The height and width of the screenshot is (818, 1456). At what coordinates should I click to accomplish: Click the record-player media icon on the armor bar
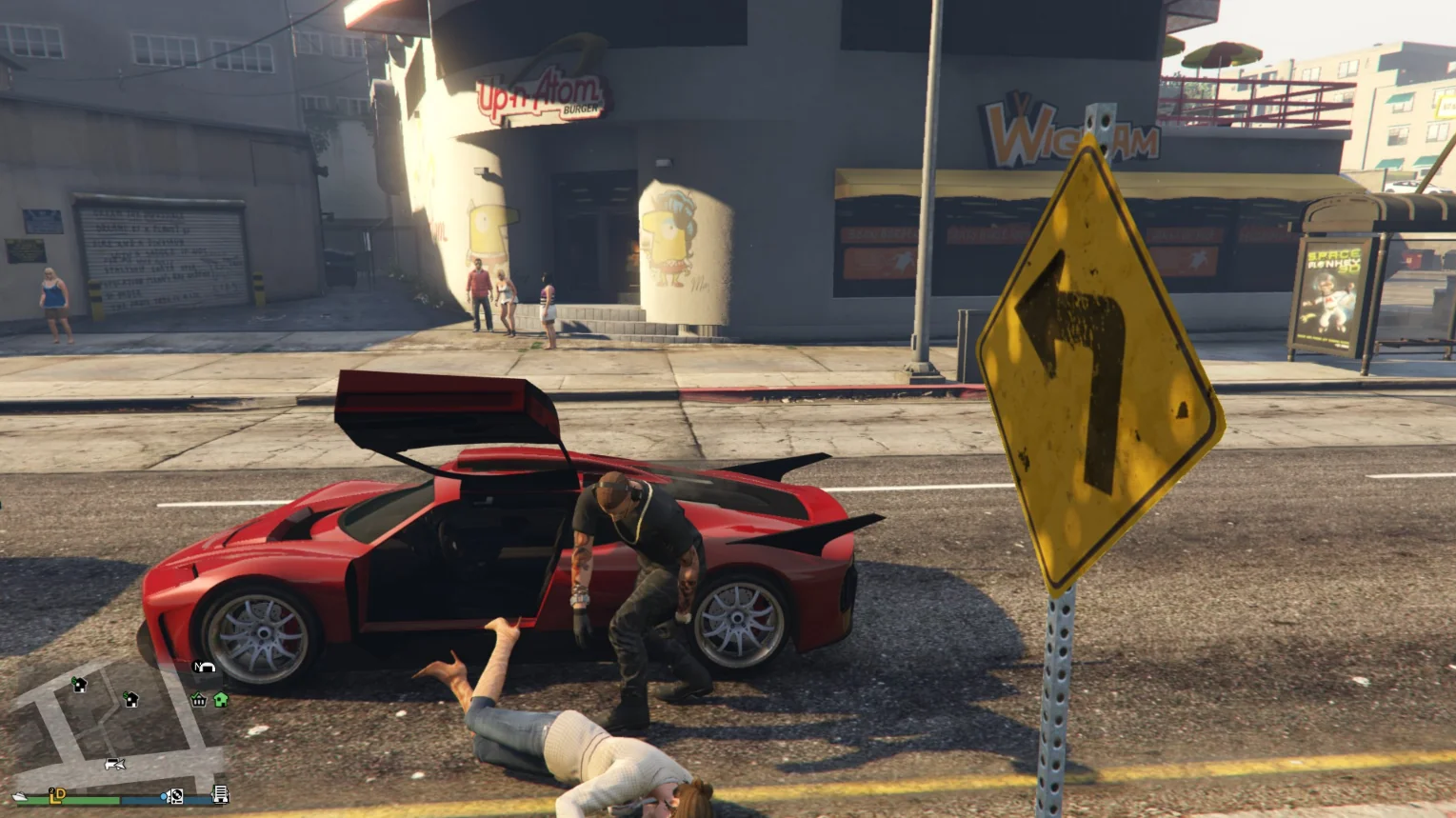pyautogui.click(x=176, y=796)
